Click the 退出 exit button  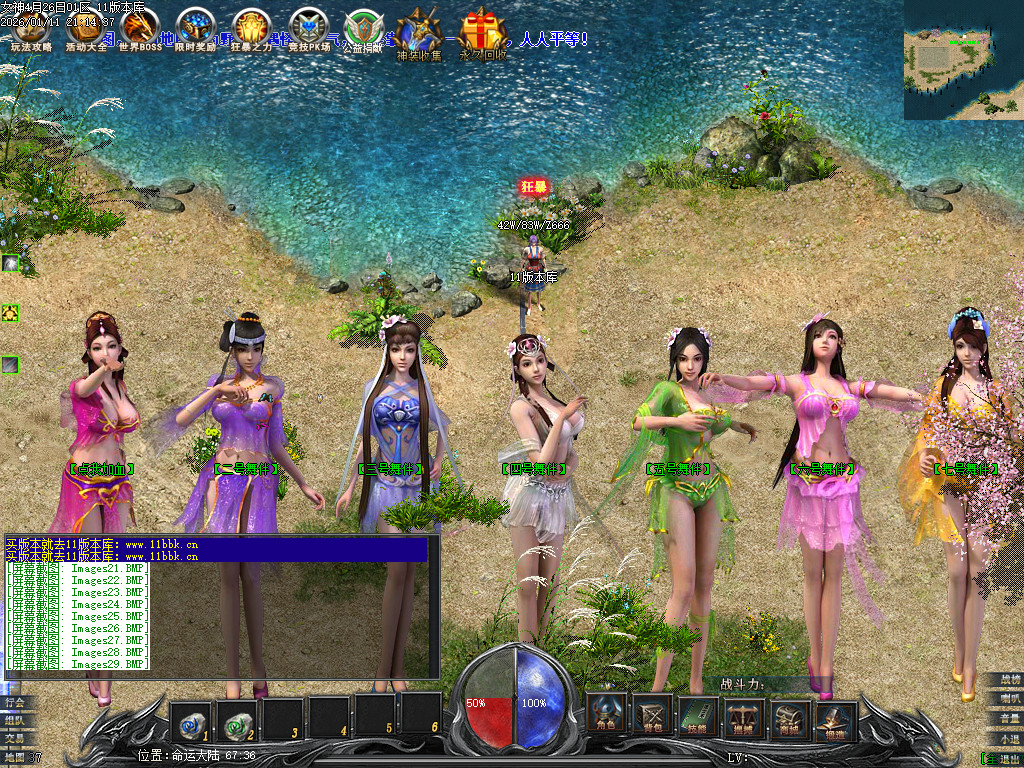[1004, 758]
